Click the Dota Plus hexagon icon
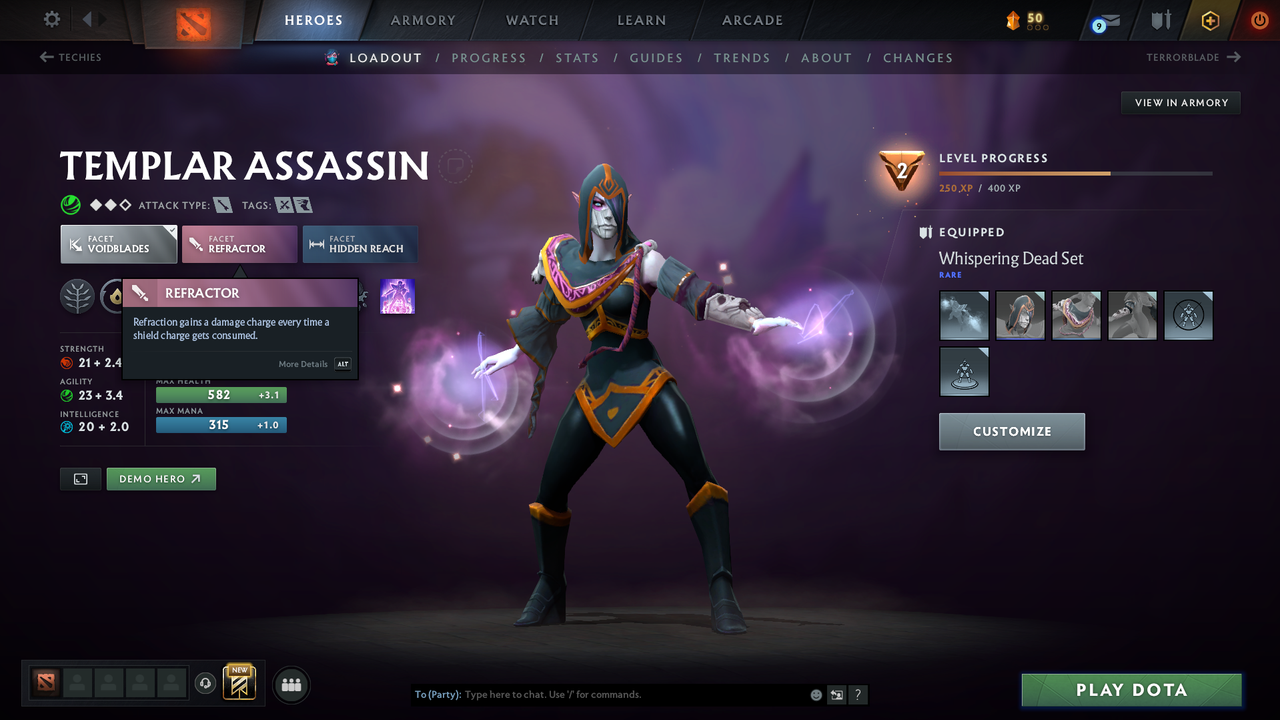The height and width of the screenshot is (720, 1280). point(1210,20)
